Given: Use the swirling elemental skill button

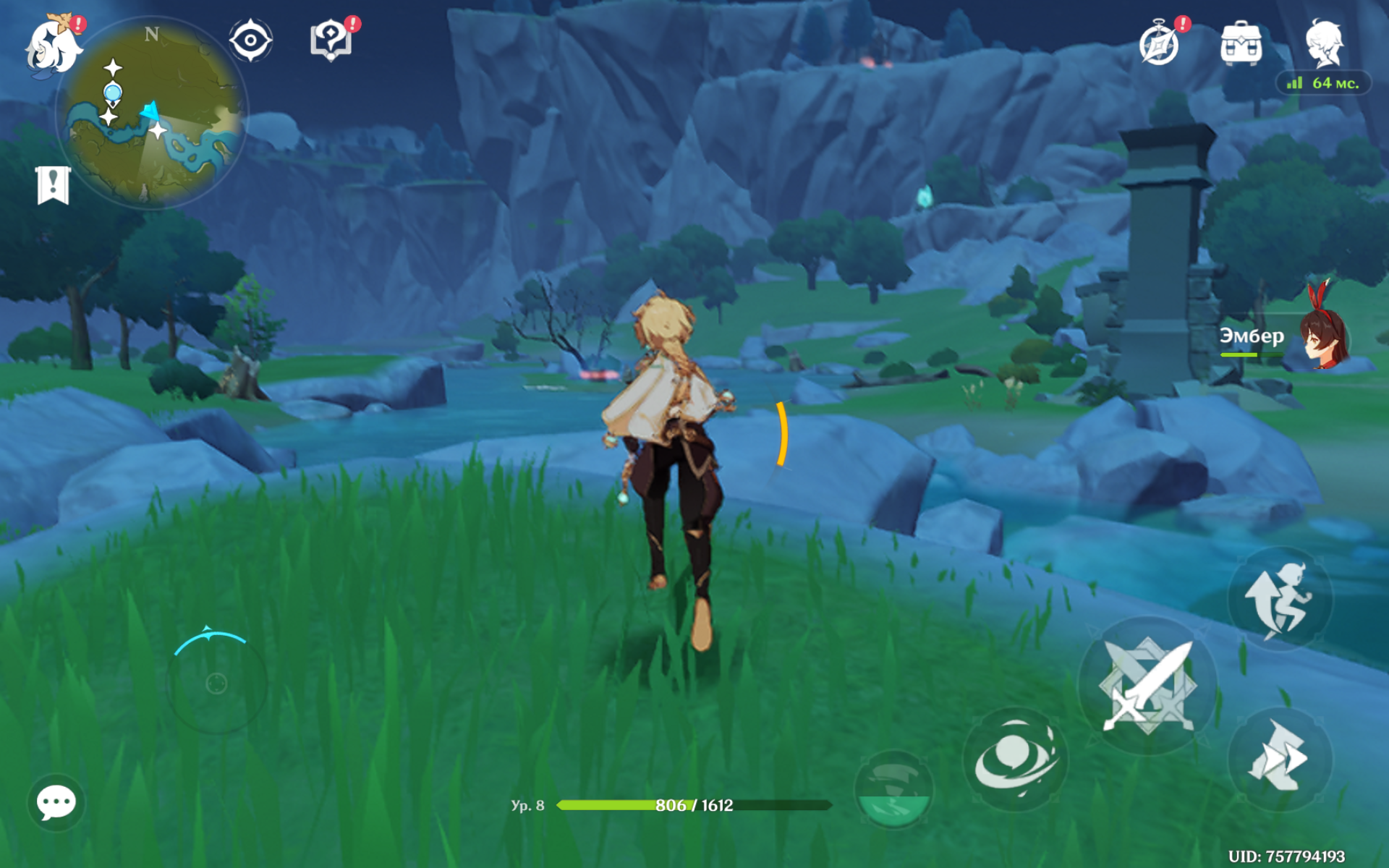Looking at the screenshot, I should coord(1014,759).
